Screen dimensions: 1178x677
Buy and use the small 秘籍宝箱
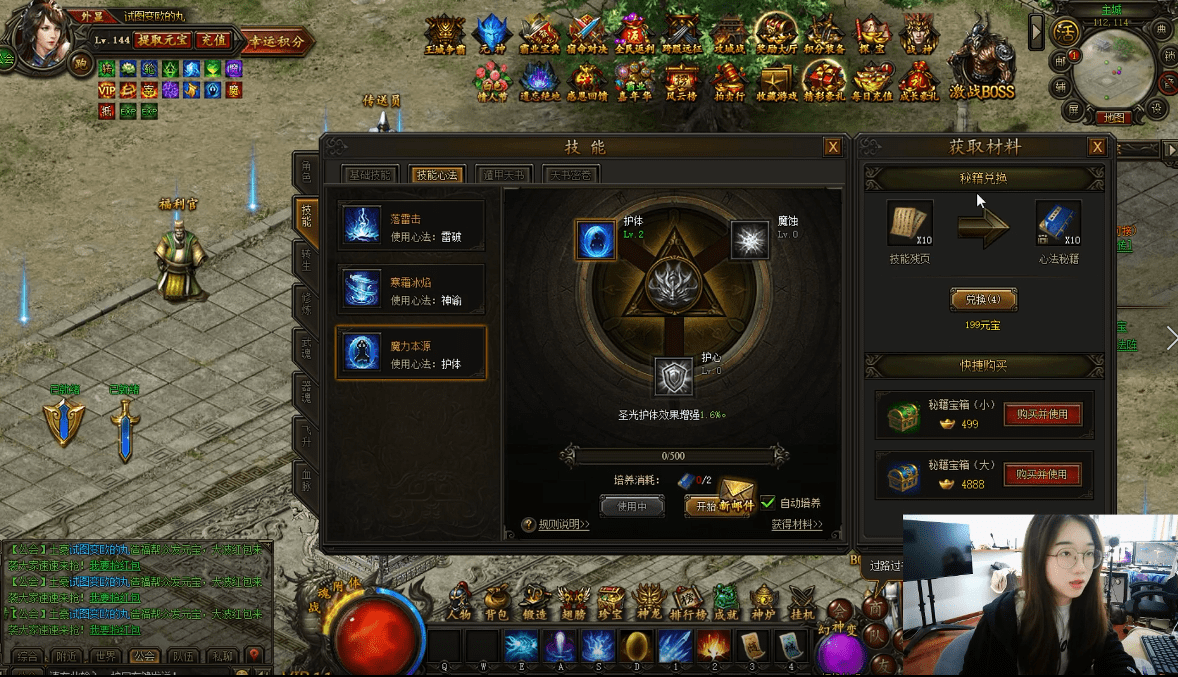[1042, 415]
